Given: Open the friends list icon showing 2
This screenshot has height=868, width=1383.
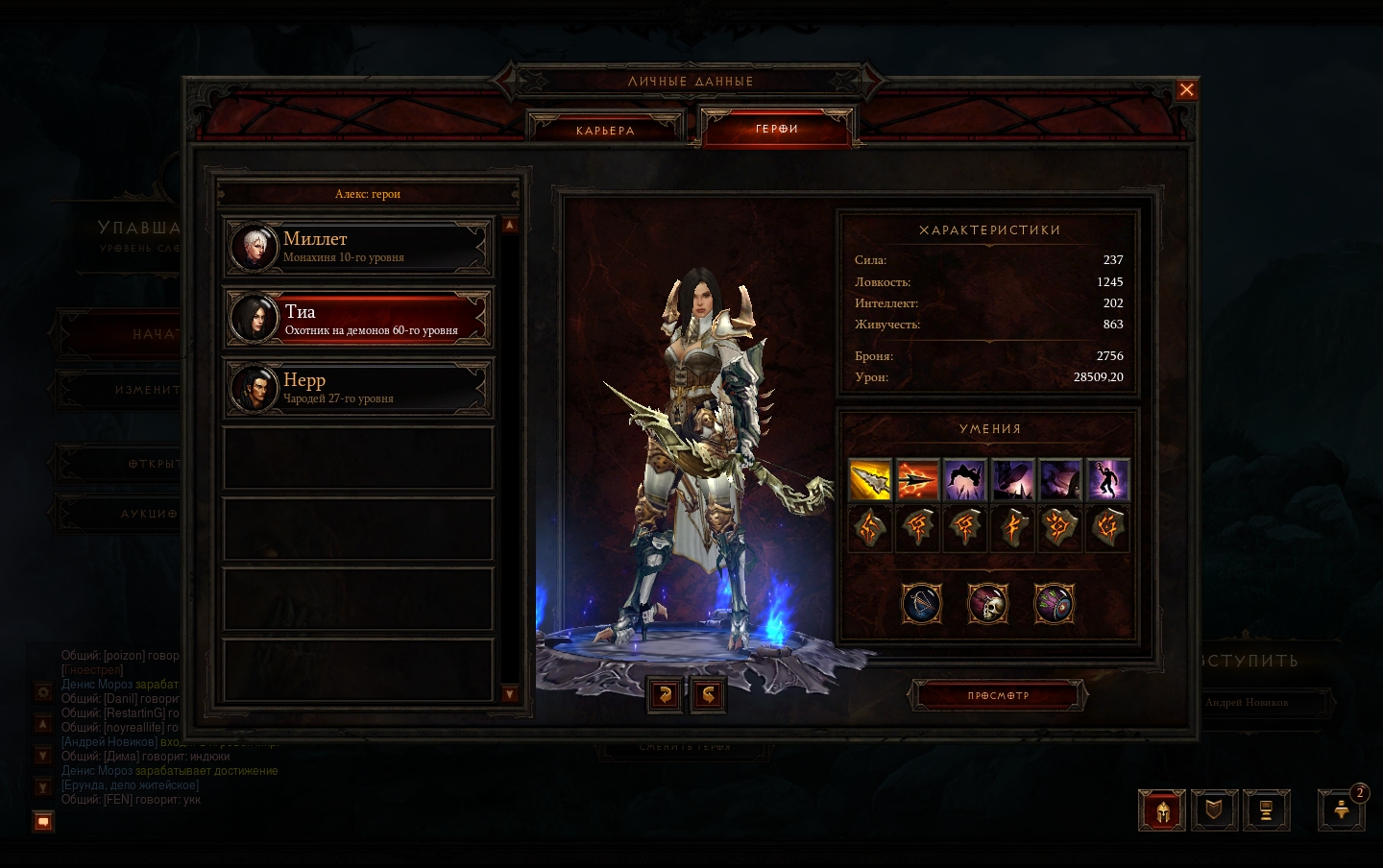Looking at the screenshot, I should point(1342,810).
